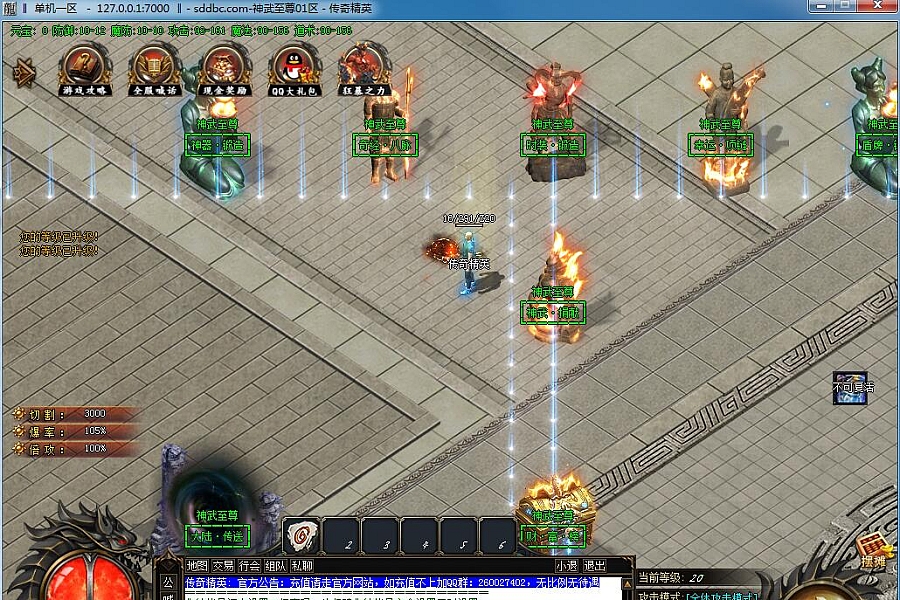Open the 现金奖励 cash reward icon
900x600 pixels.
pyautogui.click(x=225, y=66)
